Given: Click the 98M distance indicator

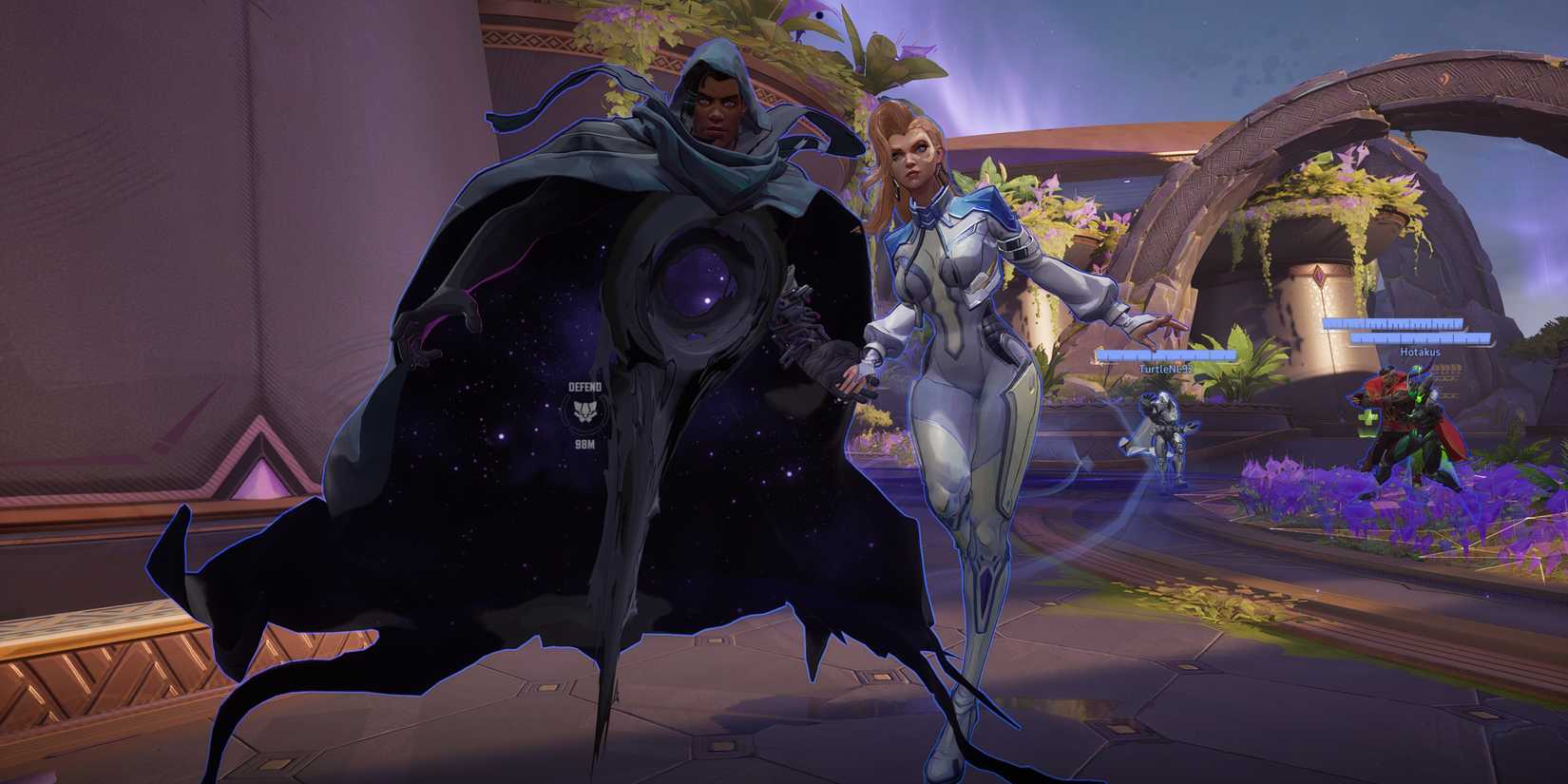Looking at the screenshot, I should 583,444.
